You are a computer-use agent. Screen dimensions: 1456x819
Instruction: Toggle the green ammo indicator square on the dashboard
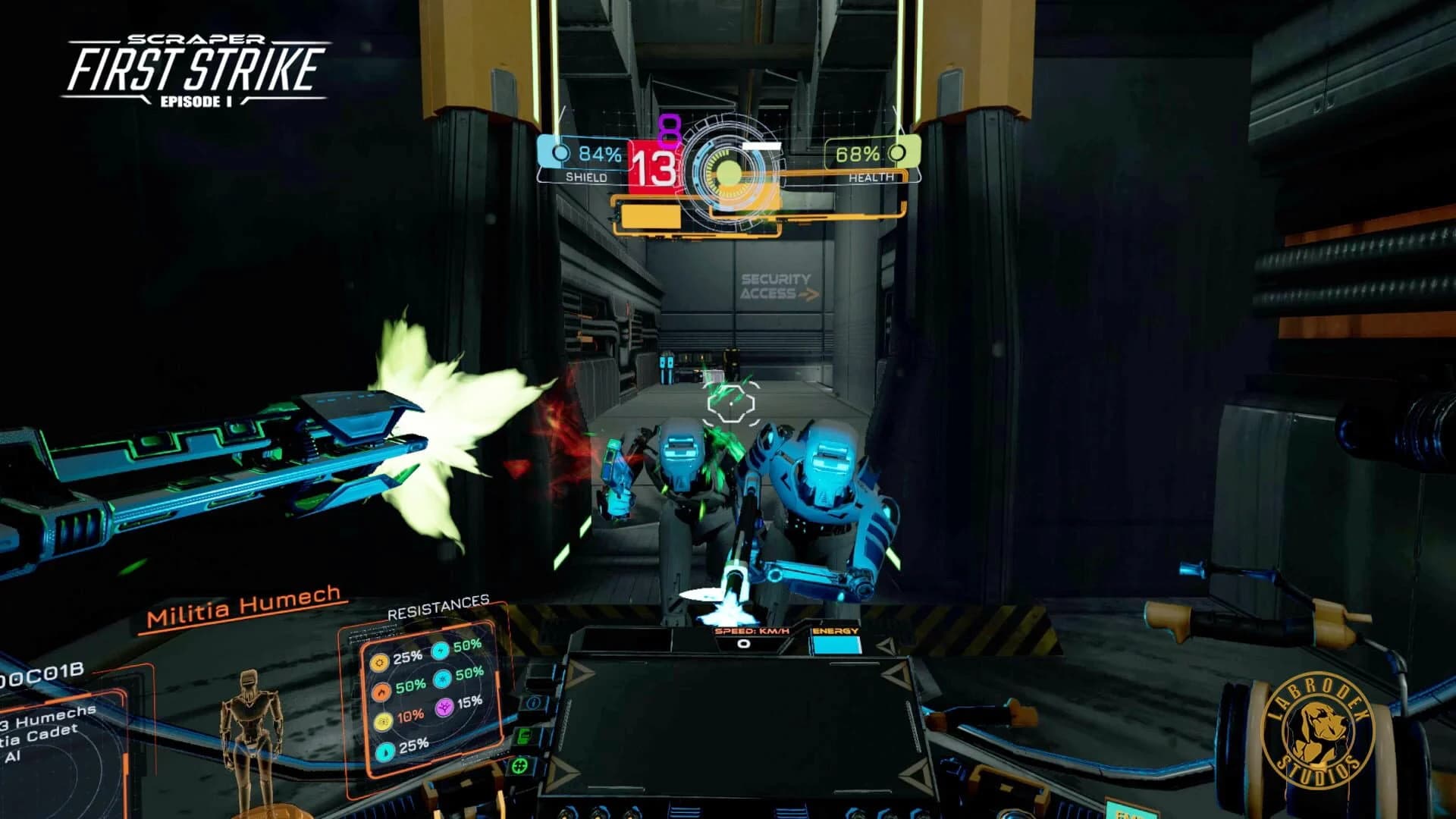point(522,734)
